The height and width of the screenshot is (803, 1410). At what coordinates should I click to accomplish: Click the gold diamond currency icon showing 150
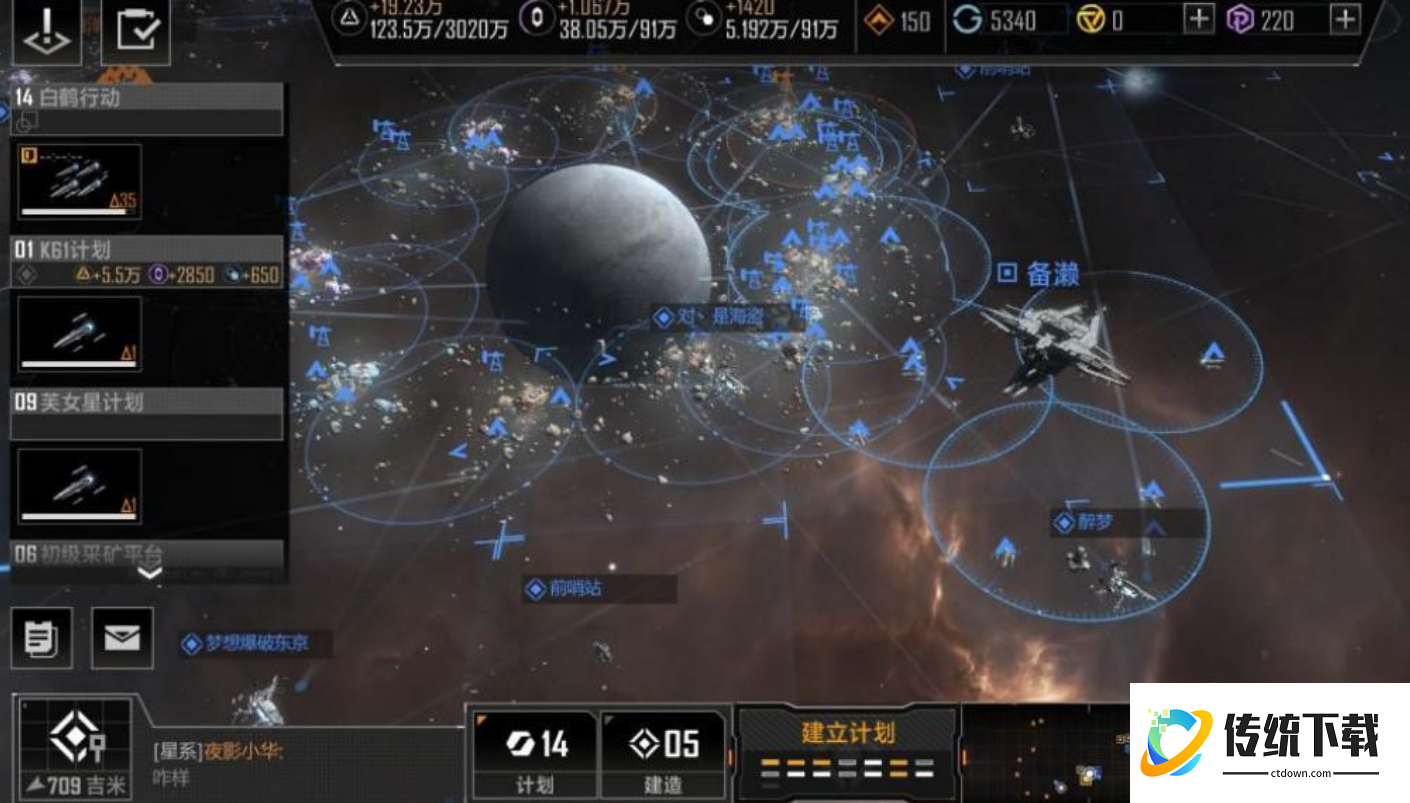click(x=880, y=20)
